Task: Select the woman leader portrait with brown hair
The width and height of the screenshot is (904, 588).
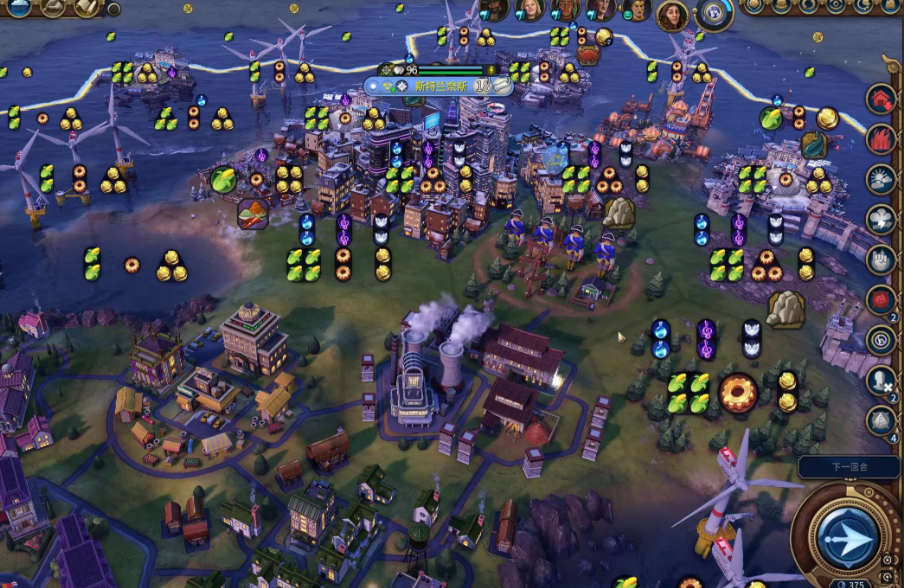Action: pyautogui.click(x=672, y=15)
